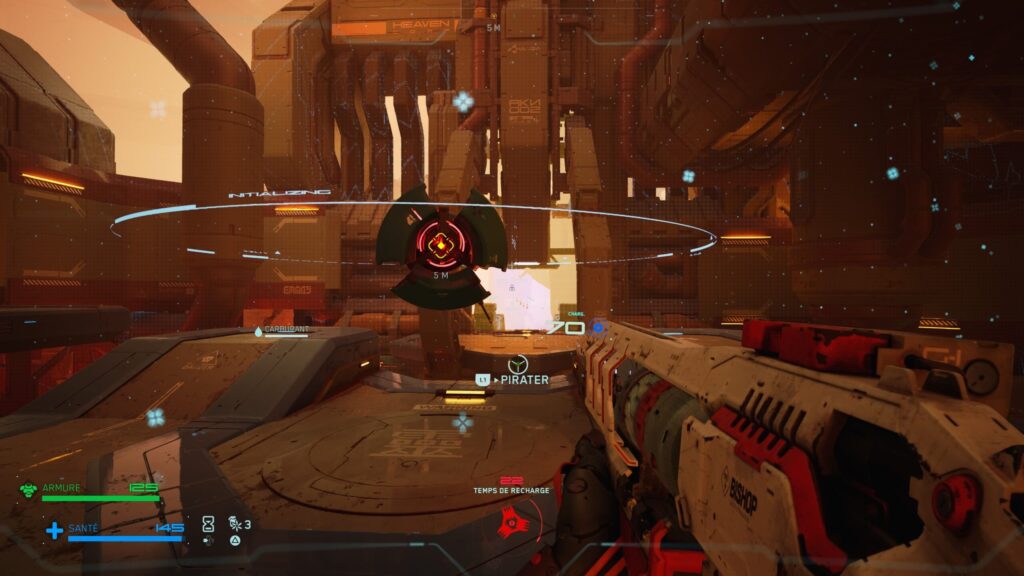Activate the grenade item with count 3
Screen dimensions: 1024x576
pyautogui.click(x=234, y=523)
